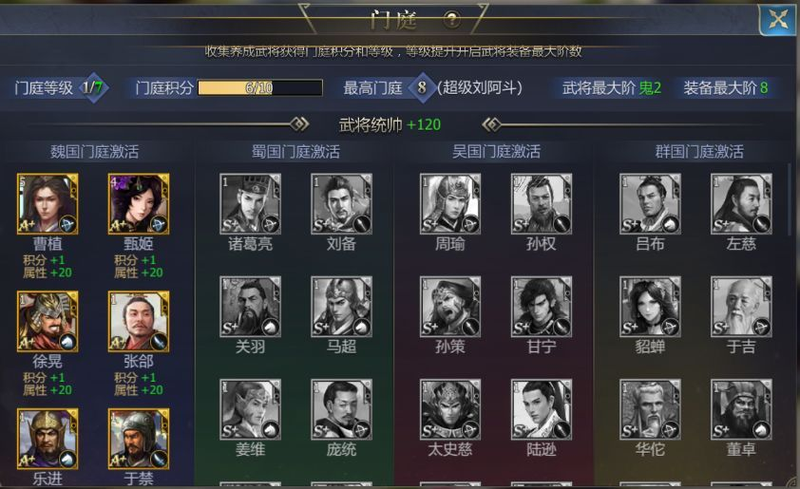Select the 马超 hero portrait

[x=341, y=307]
